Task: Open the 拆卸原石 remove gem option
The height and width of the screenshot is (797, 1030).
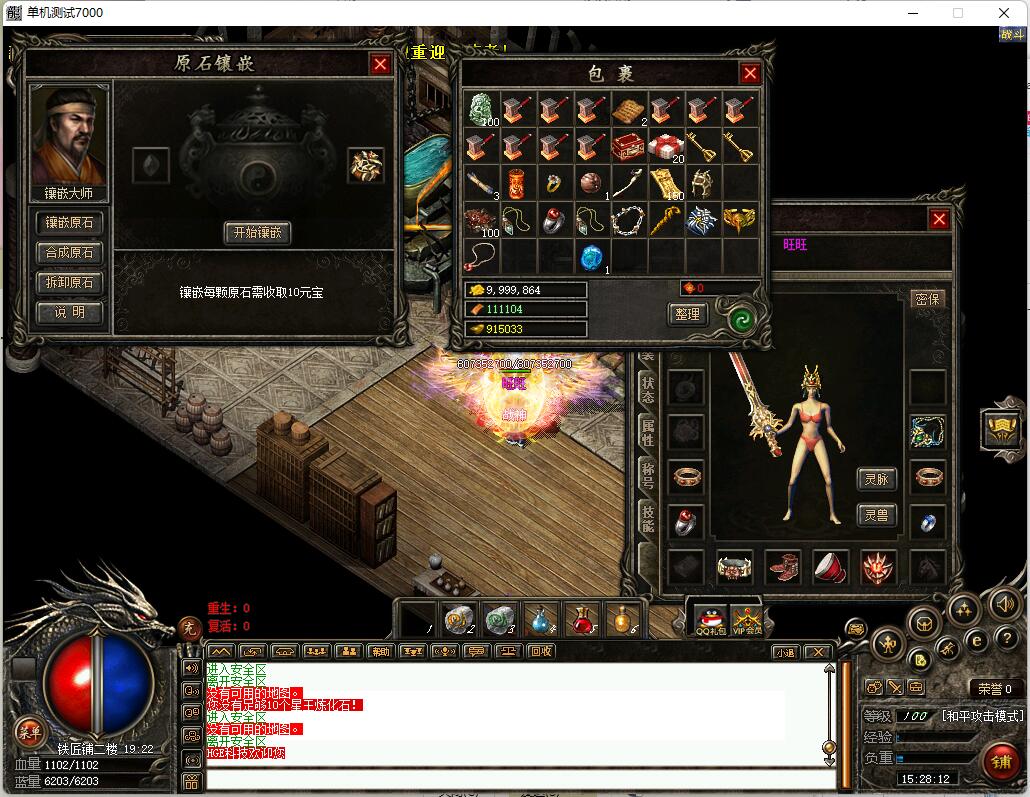Action: (70, 283)
